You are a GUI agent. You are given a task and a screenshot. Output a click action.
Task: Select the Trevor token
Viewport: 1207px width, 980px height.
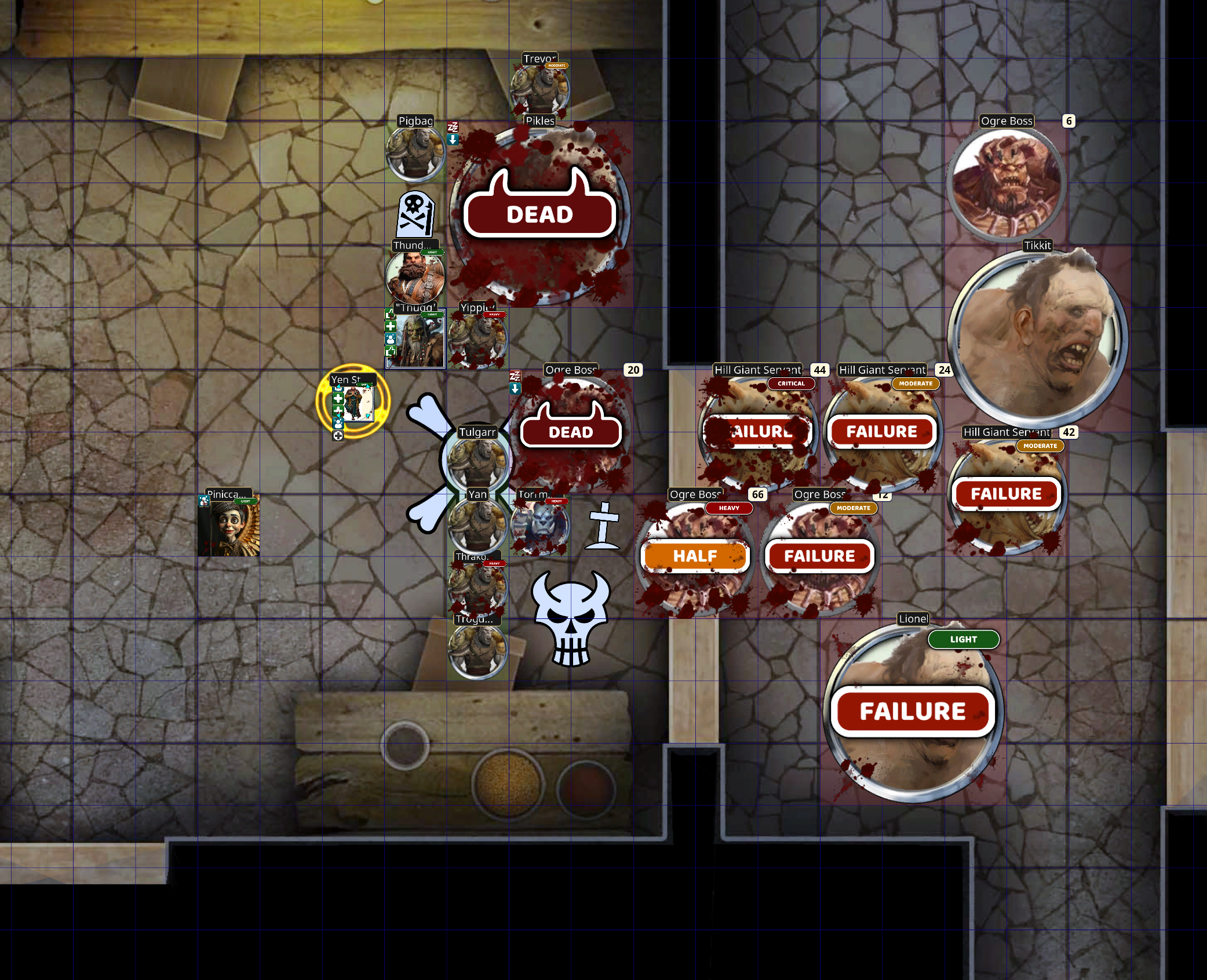click(539, 90)
